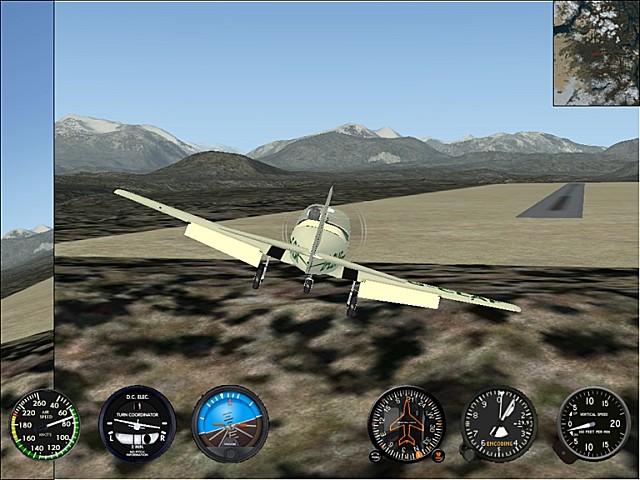Image resolution: width=640 pixels, height=480 pixels.
Task: Select the turn coordinator instrument
Action: 137,424
